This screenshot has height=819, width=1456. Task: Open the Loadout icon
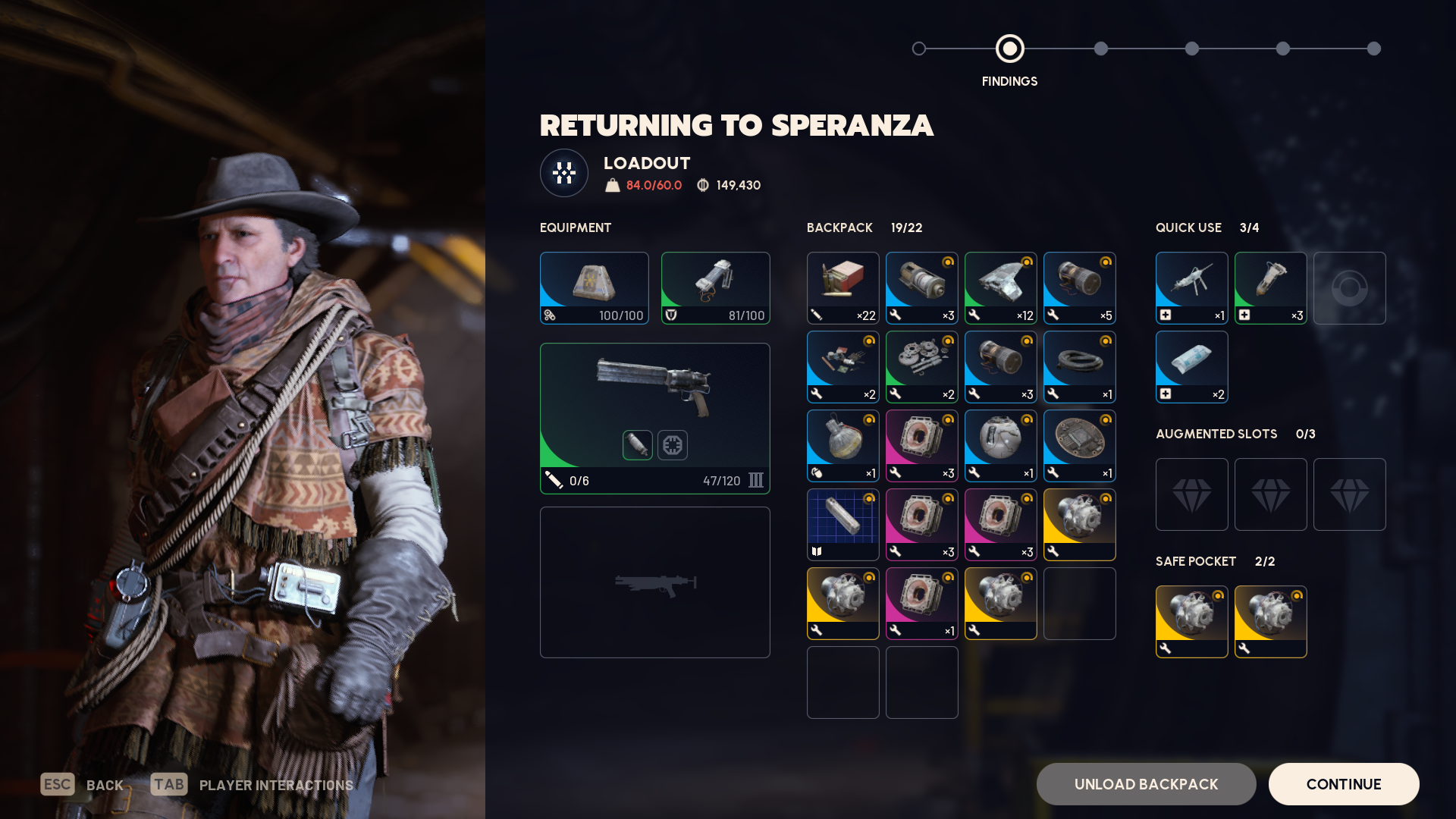[564, 173]
